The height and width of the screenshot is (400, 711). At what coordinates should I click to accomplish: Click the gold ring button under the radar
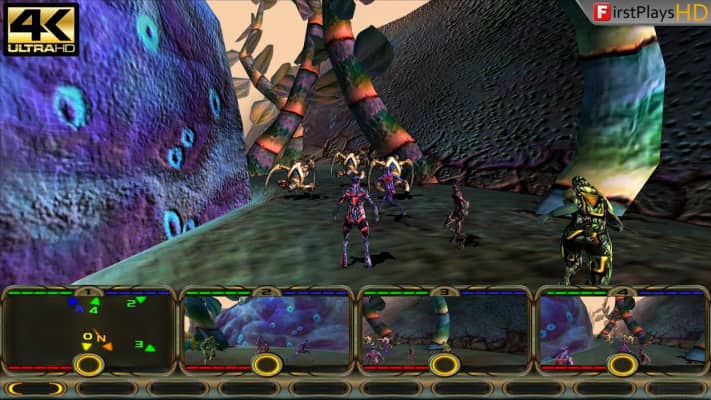(89, 365)
